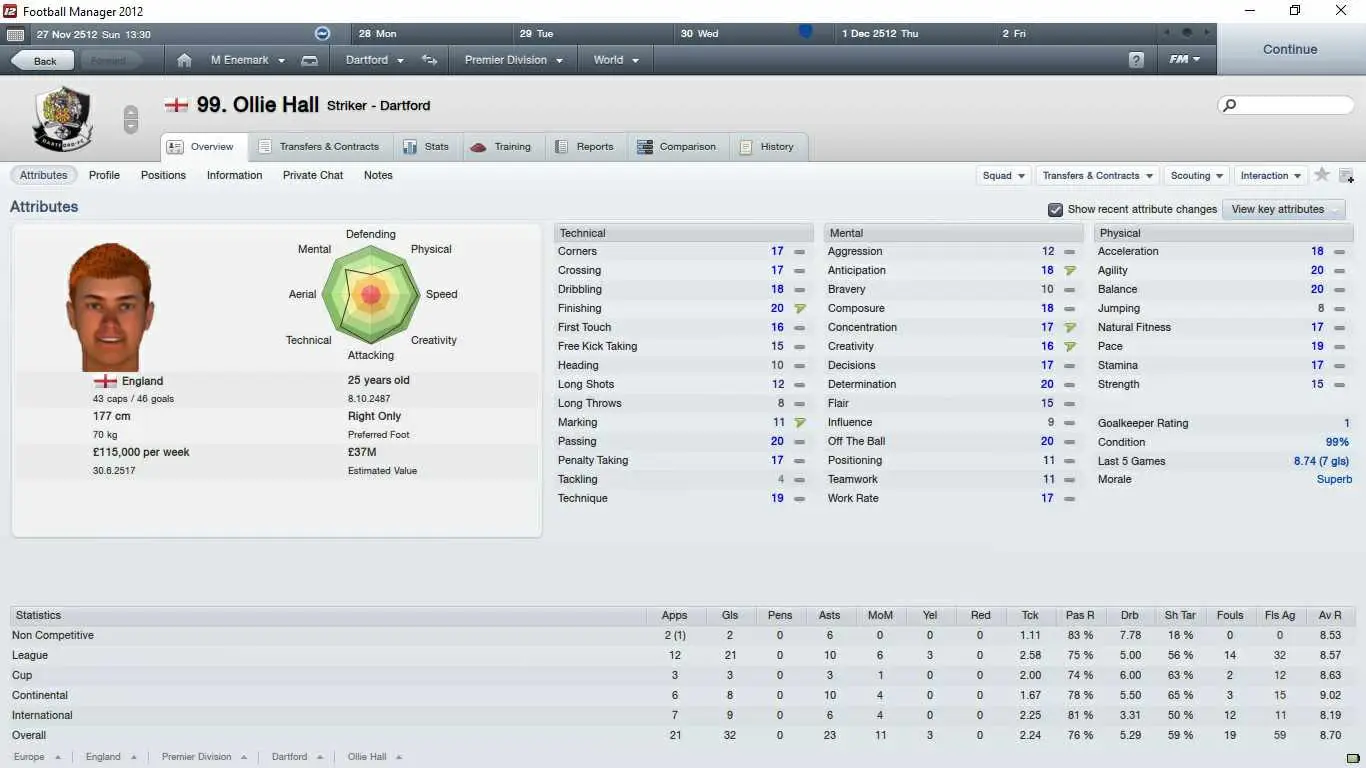Click the add to shortlist icon with plus sign

1346,176
